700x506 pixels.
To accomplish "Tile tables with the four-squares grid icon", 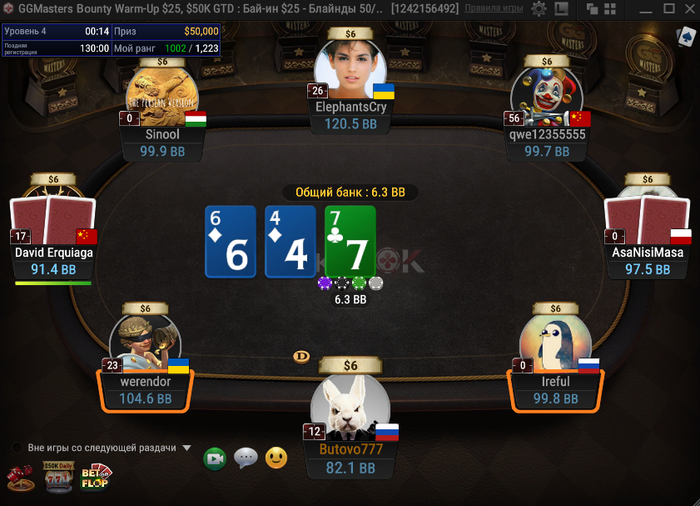I will pyautogui.click(x=609, y=9).
